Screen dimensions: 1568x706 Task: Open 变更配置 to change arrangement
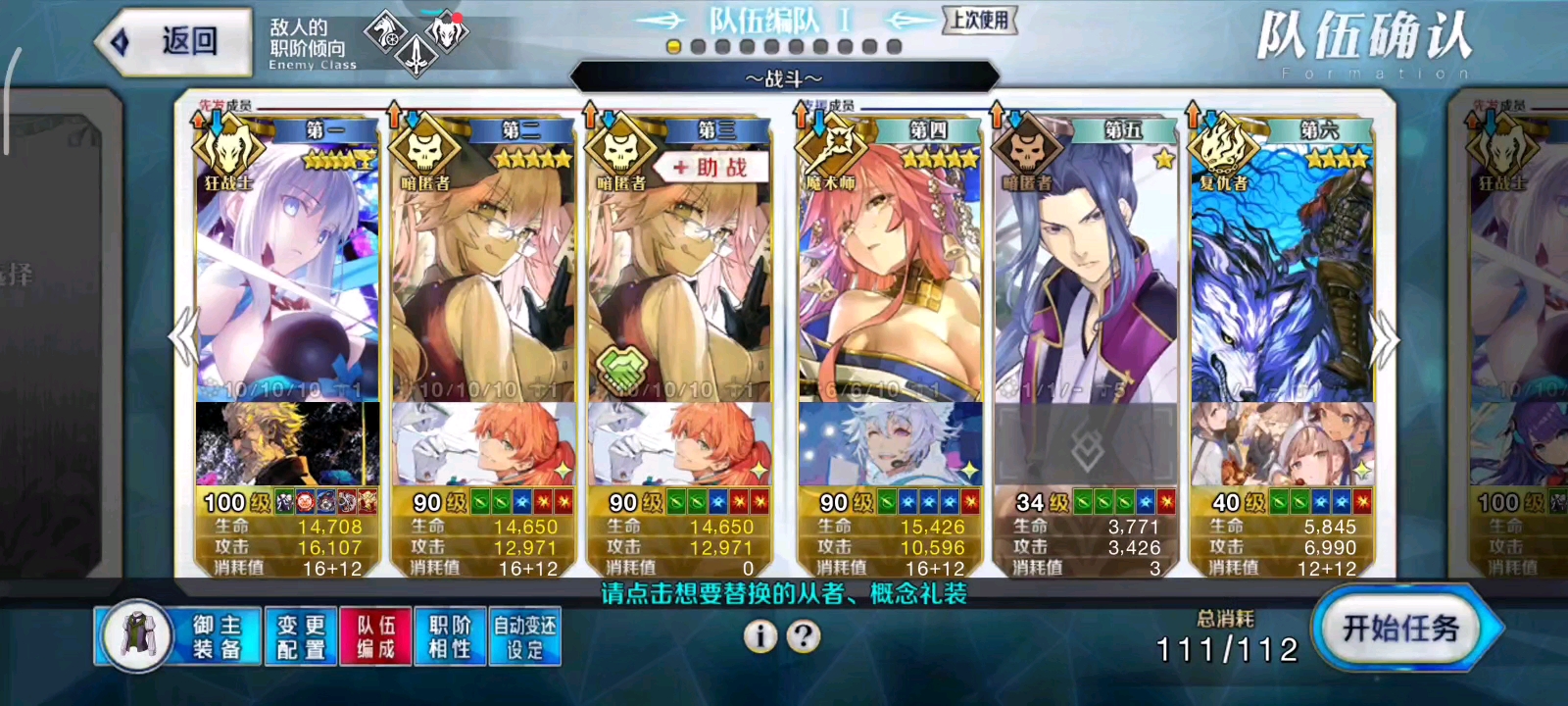pyautogui.click(x=301, y=636)
